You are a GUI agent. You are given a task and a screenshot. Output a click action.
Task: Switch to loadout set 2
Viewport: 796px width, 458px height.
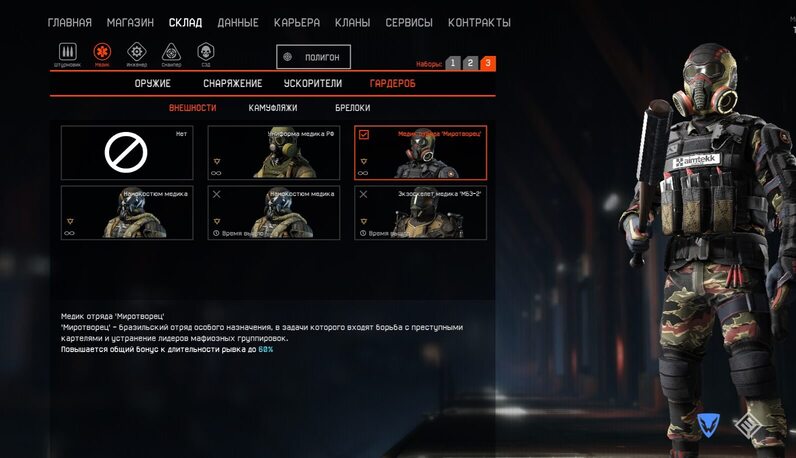[x=470, y=63]
